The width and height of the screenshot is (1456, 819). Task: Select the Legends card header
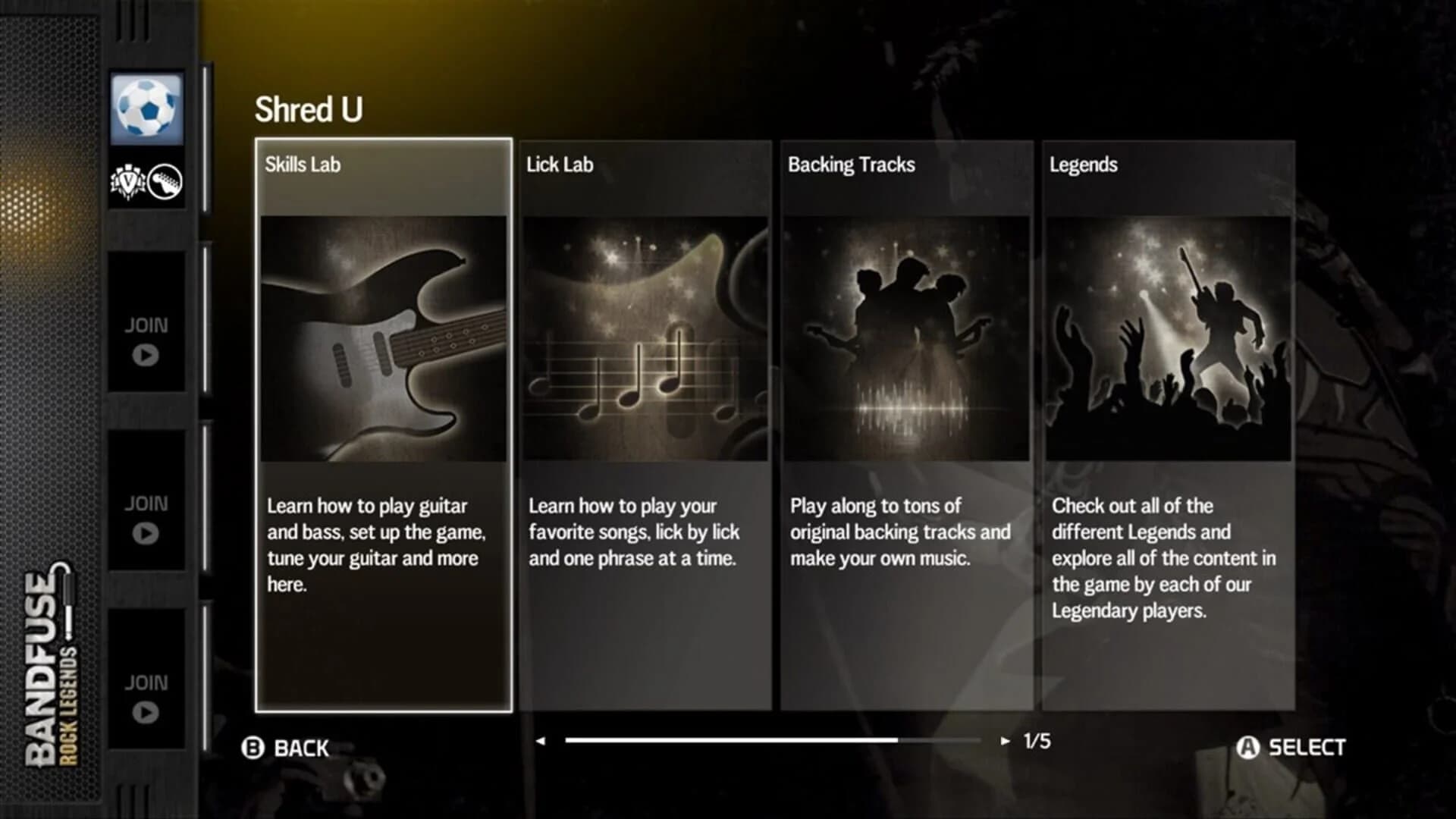tap(1083, 165)
